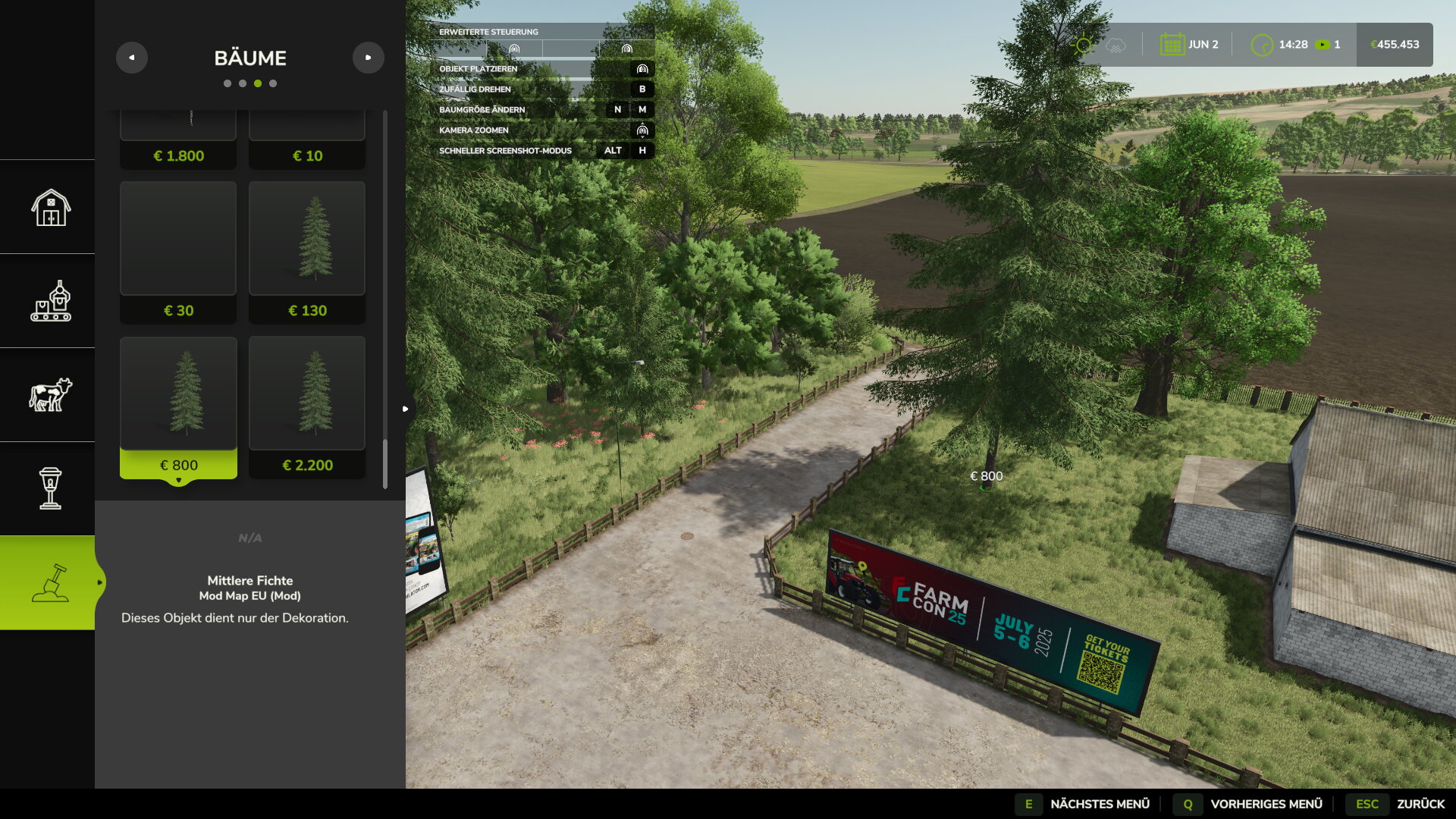Pick the € 130 spruce tree
Image resolution: width=1456 pixels, height=819 pixels.
[307, 252]
